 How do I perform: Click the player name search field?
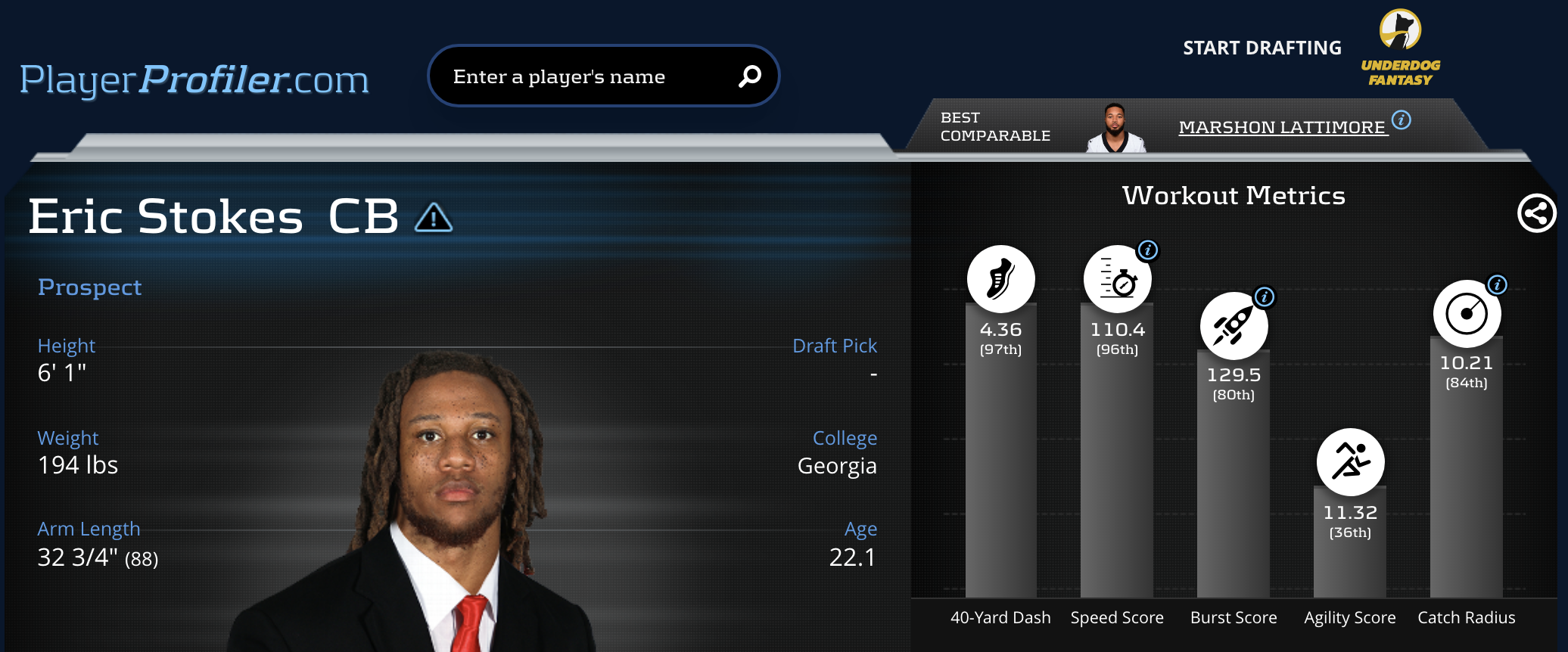coord(583,76)
